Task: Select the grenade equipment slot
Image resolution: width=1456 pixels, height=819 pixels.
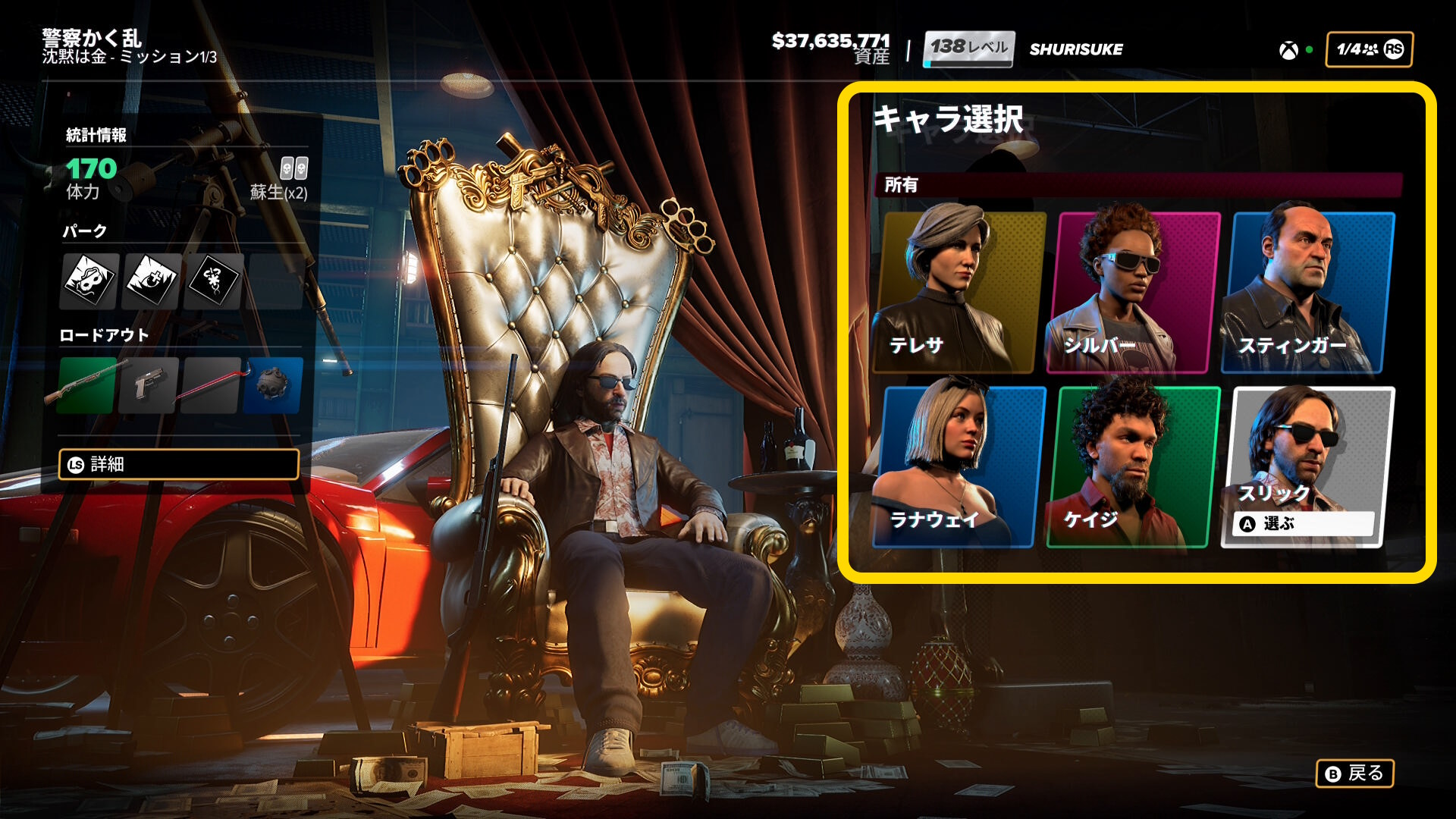Action: click(273, 385)
